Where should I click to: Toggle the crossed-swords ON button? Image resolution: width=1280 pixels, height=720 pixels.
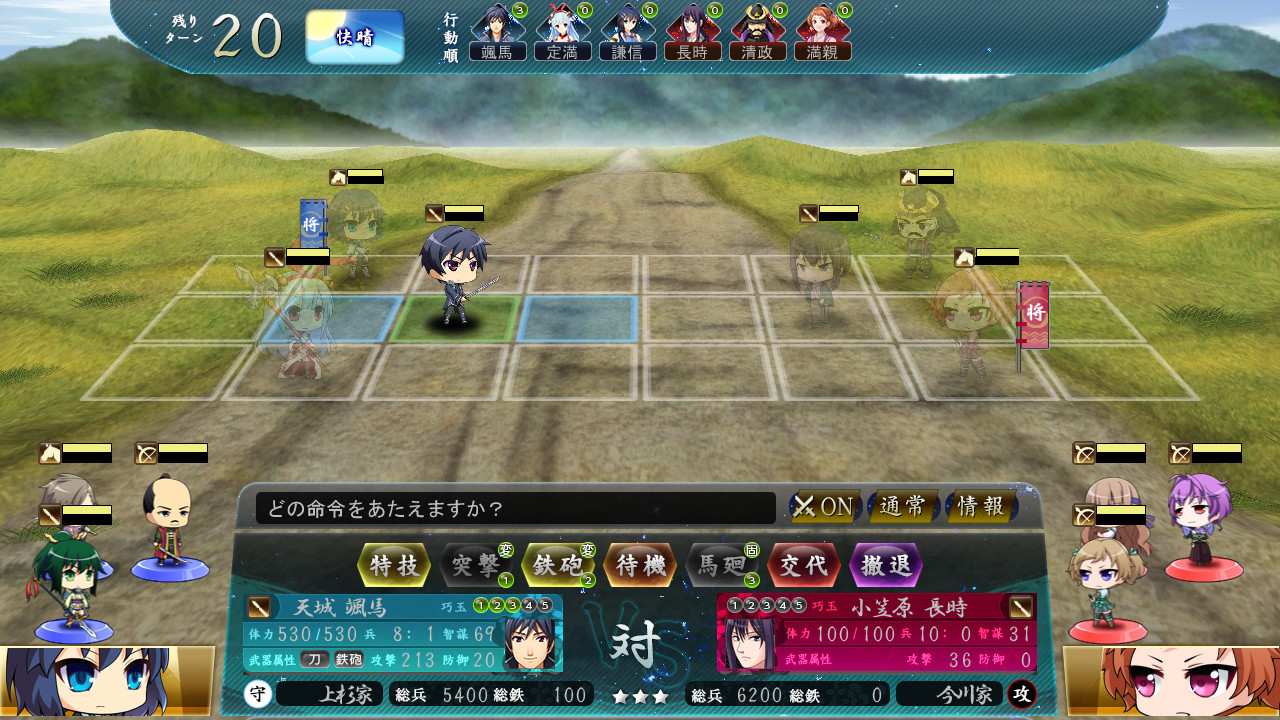coord(824,507)
